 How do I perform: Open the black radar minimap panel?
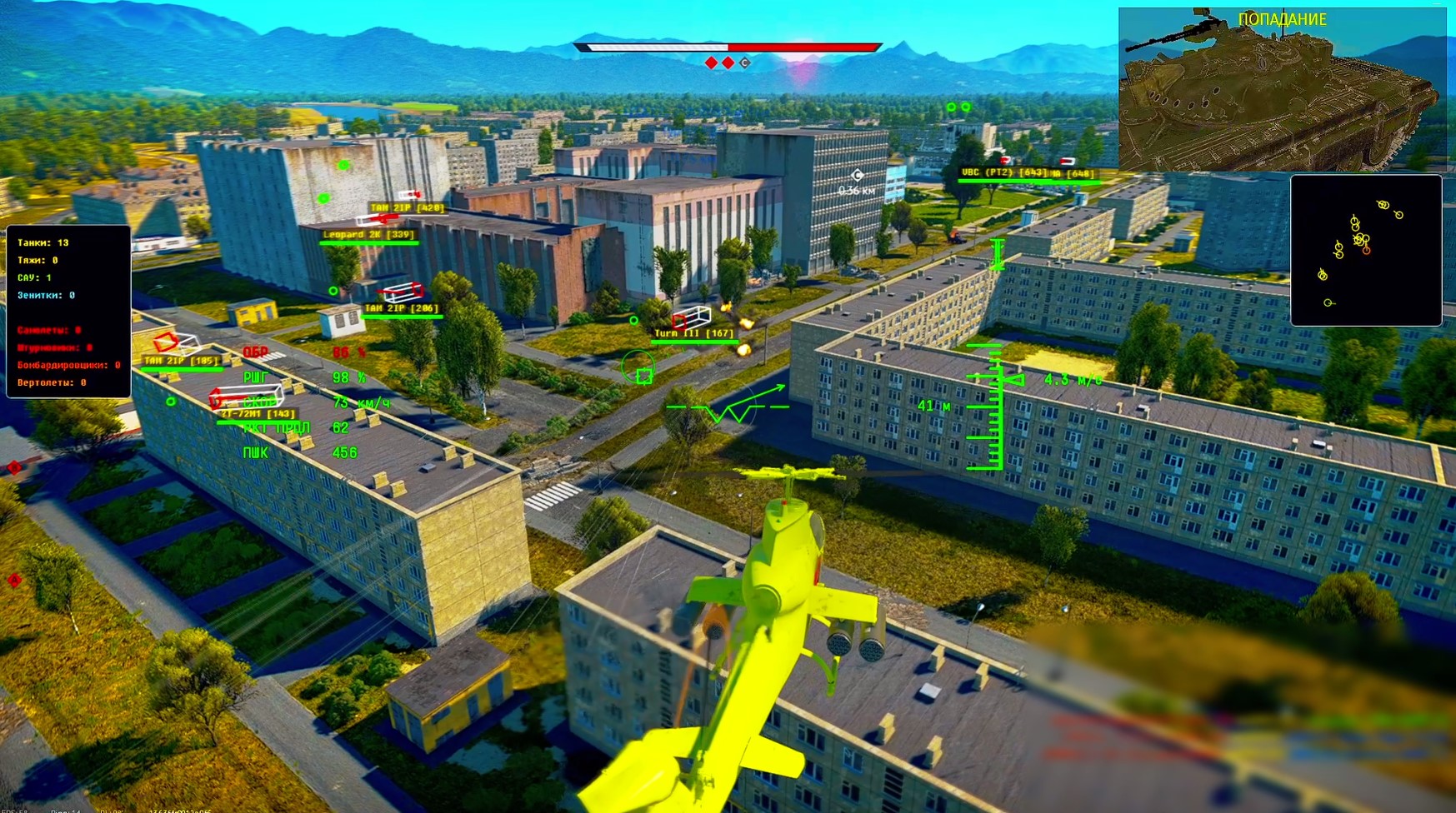pos(1365,250)
